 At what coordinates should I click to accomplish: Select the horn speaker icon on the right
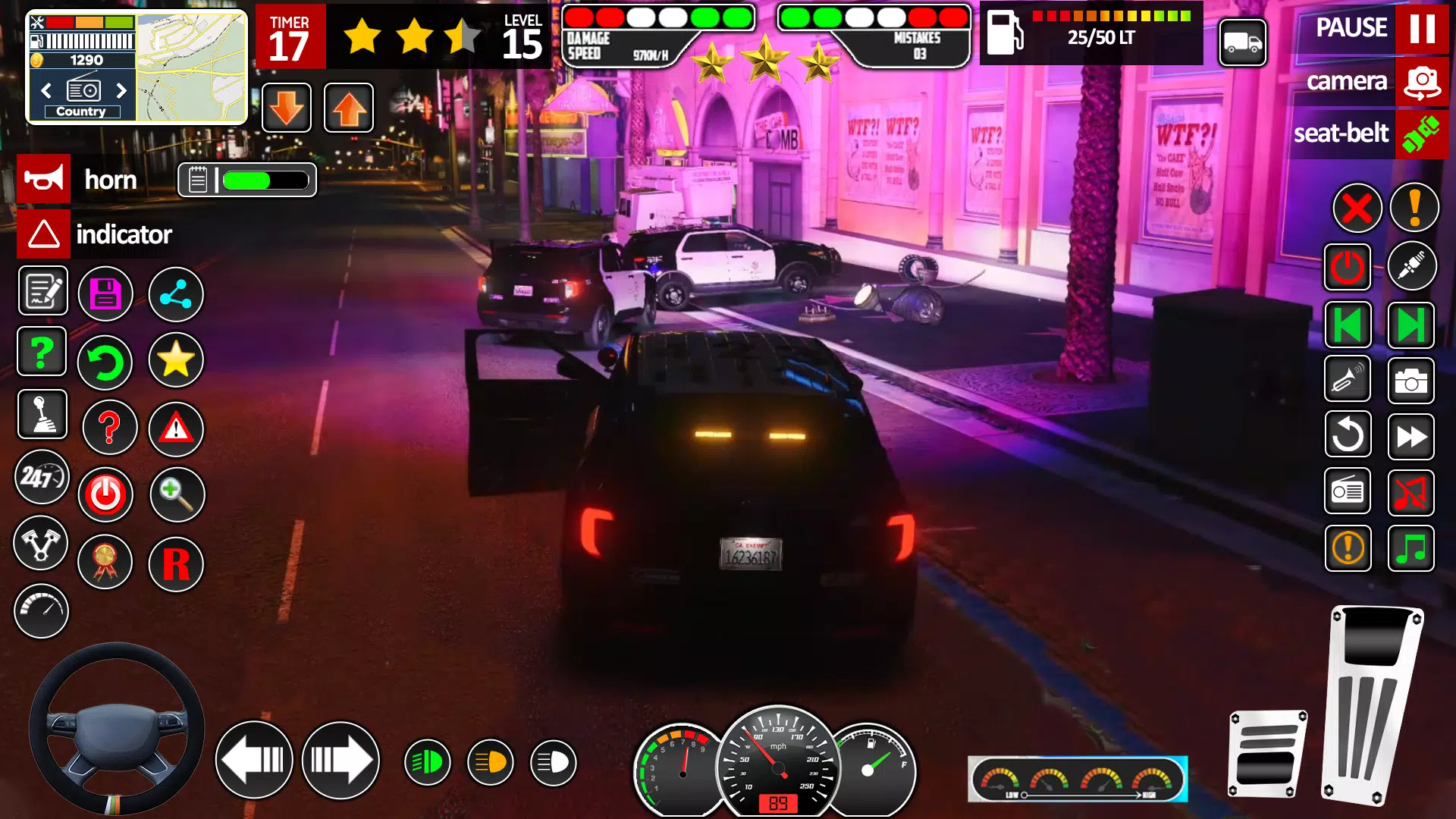pos(1348,380)
